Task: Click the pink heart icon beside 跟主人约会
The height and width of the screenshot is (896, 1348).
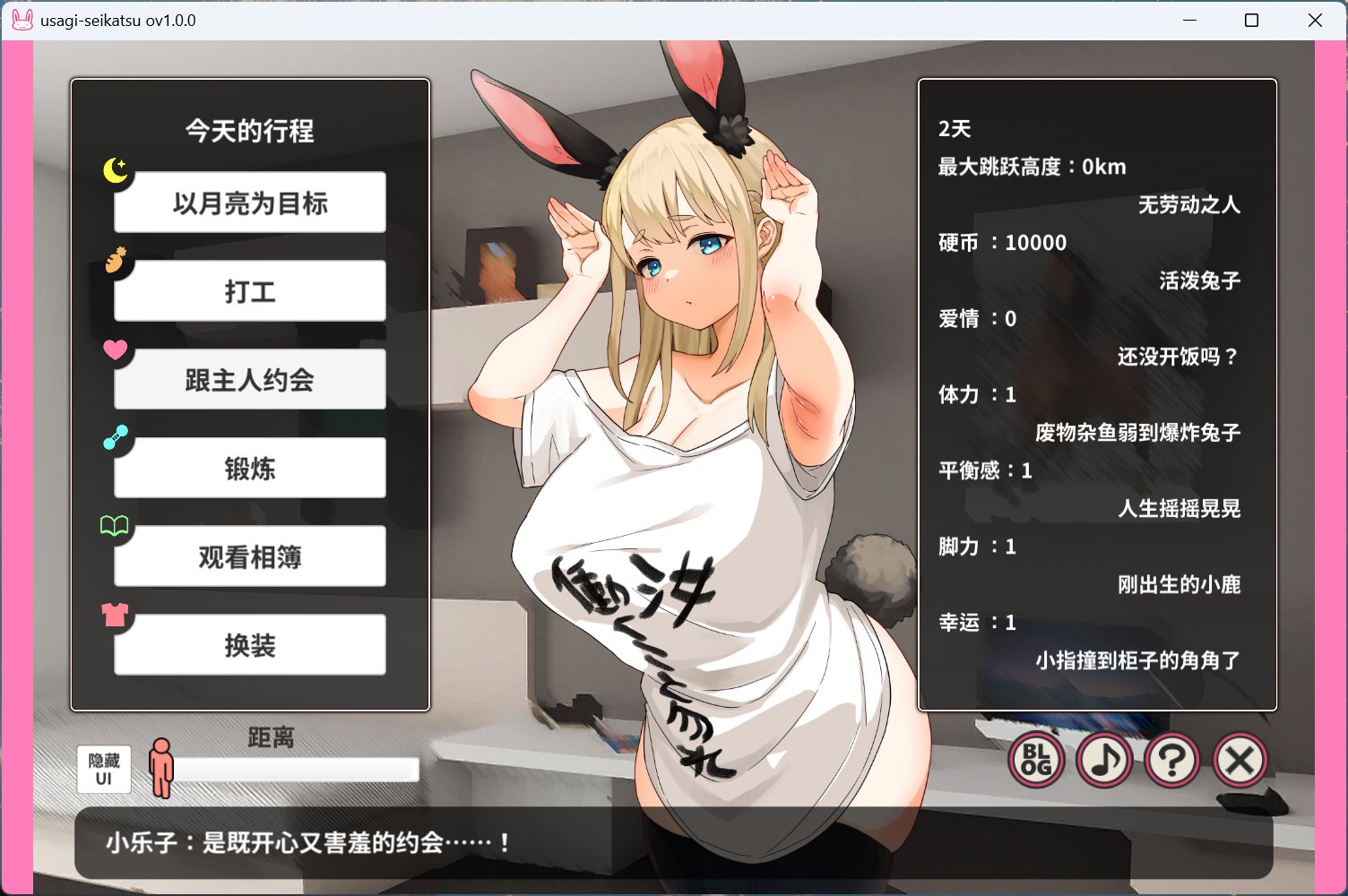Action: (116, 350)
